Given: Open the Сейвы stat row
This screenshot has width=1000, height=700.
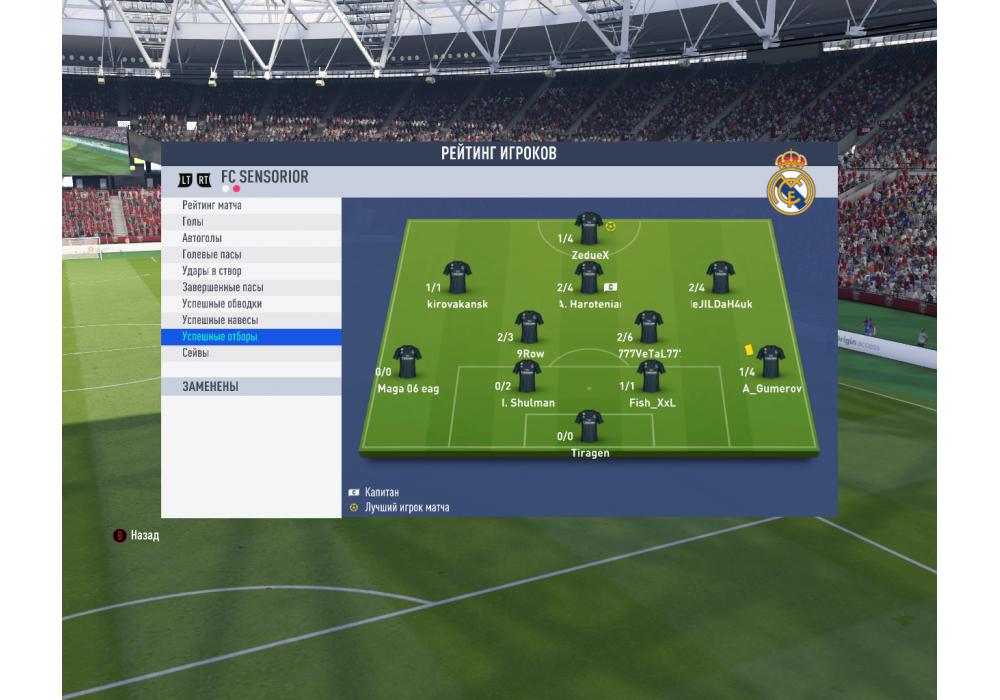Looking at the screenshot, I should tap(196, 353).
